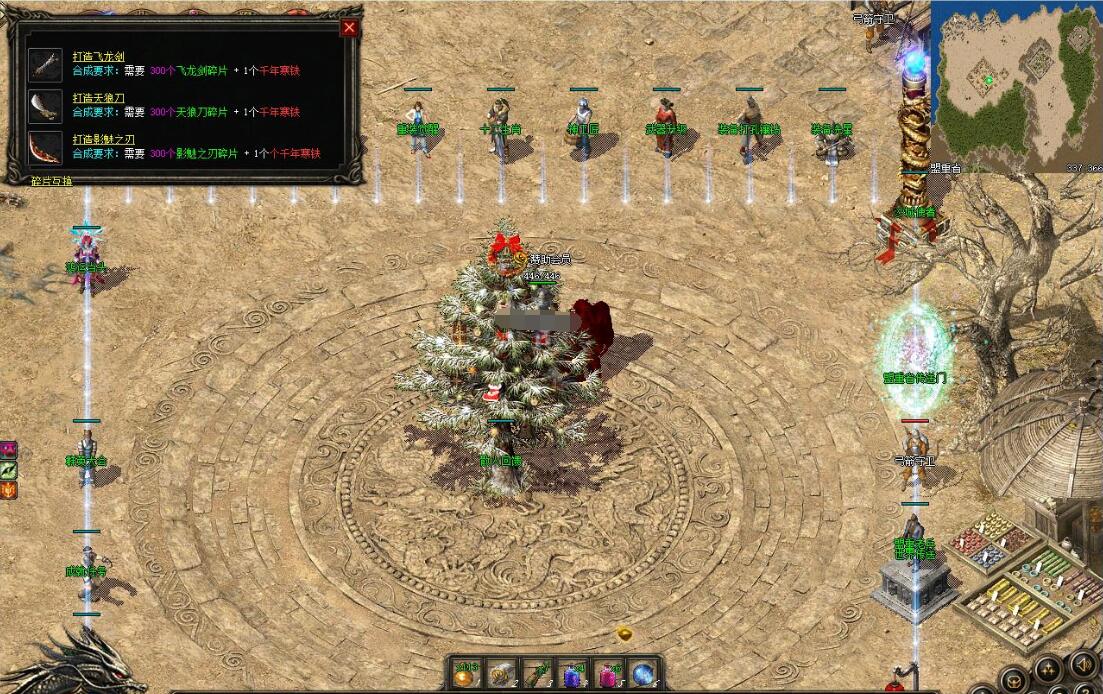
Task: Select the blue orb in hotbar slot six
Action: [x=645, y=674]
